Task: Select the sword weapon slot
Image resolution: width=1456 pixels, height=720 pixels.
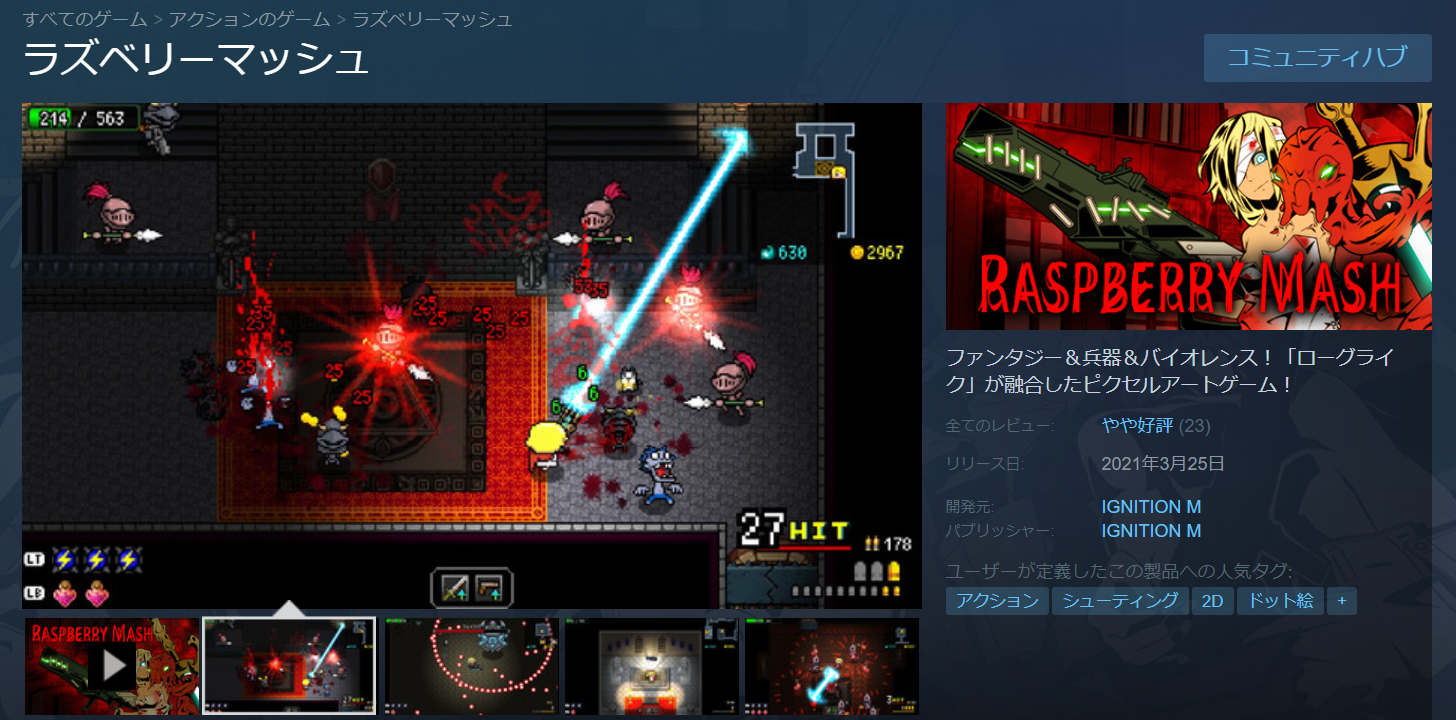Action: [455, 587]
